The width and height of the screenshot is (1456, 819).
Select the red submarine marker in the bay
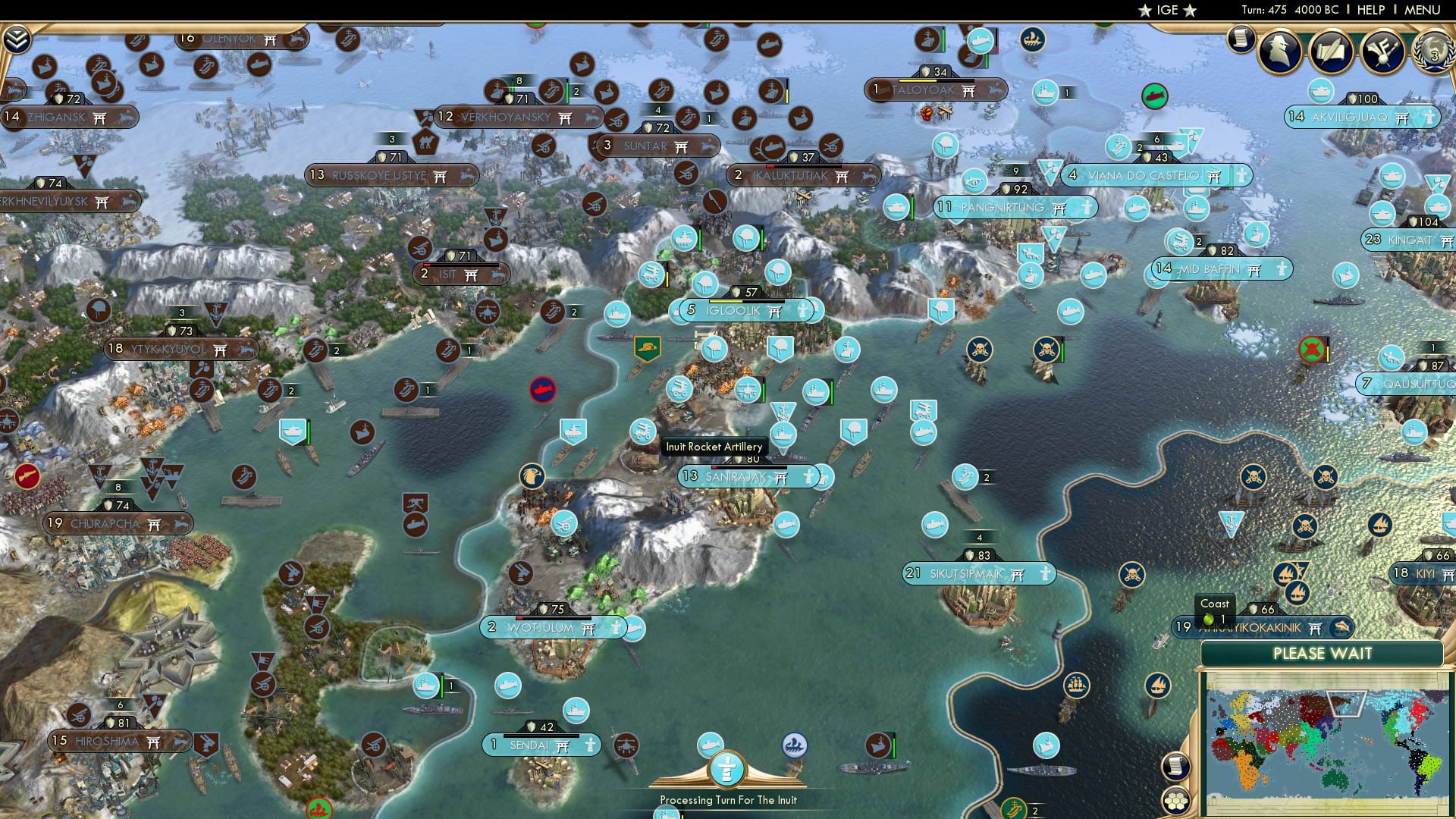click(x=543, y=388)
